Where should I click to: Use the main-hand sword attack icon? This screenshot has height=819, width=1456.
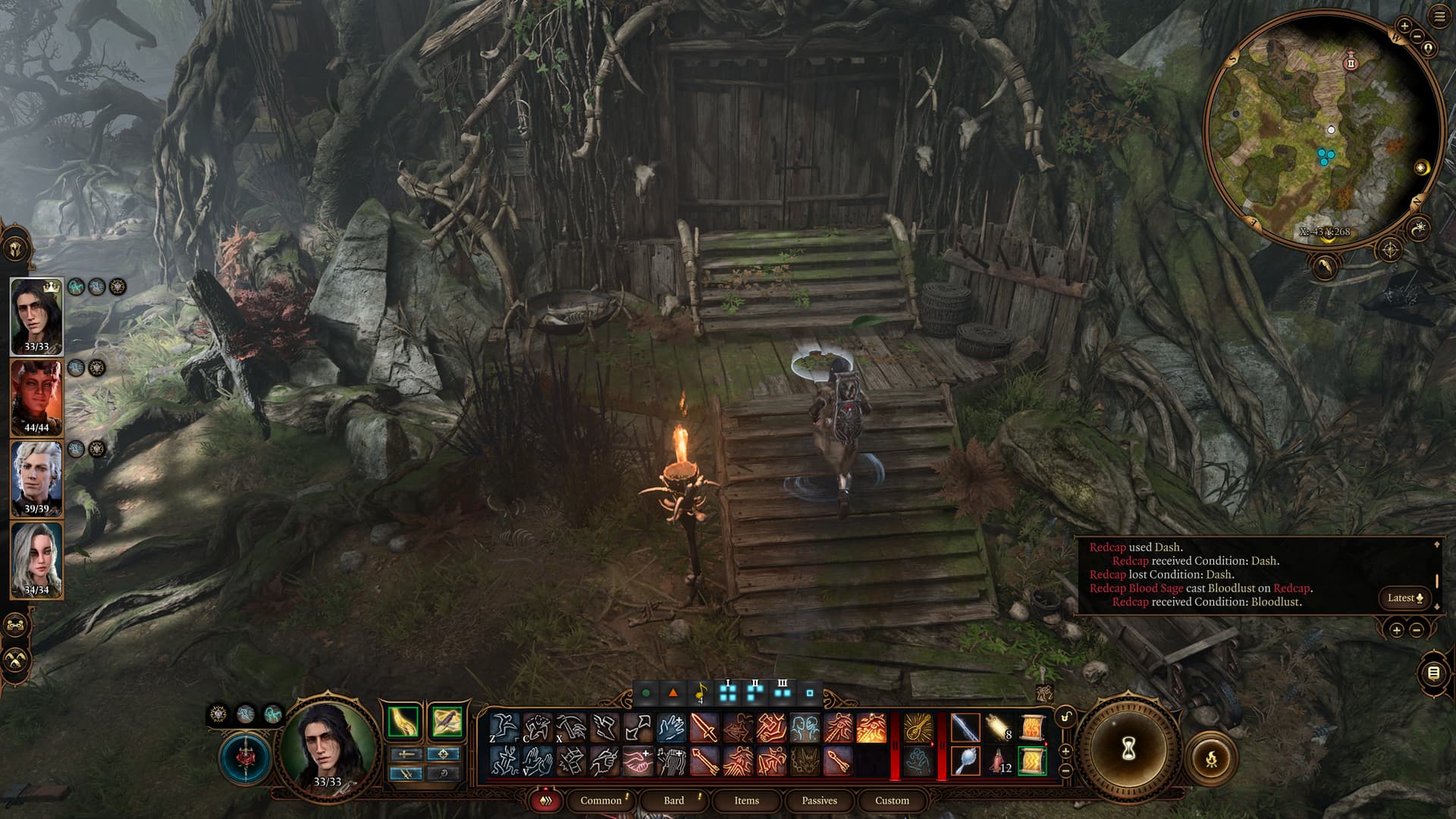[x=965, y=728]
